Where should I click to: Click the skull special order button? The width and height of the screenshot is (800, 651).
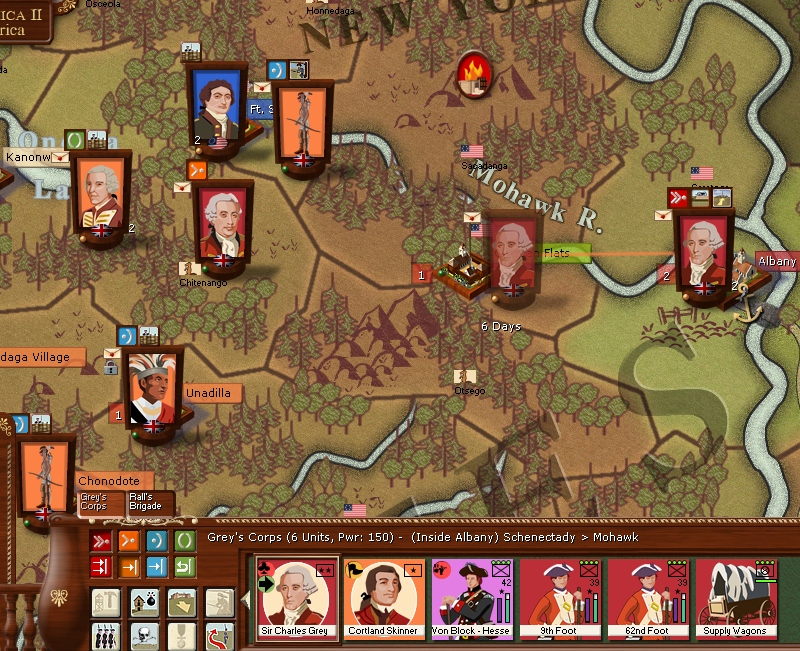(143, 635)
